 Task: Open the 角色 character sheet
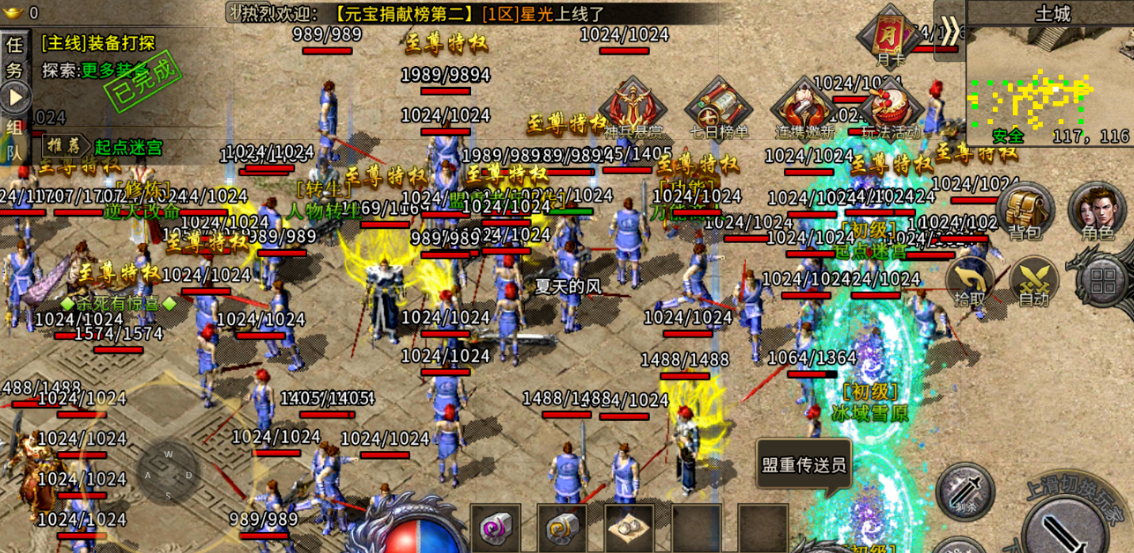click(1096, 212)
